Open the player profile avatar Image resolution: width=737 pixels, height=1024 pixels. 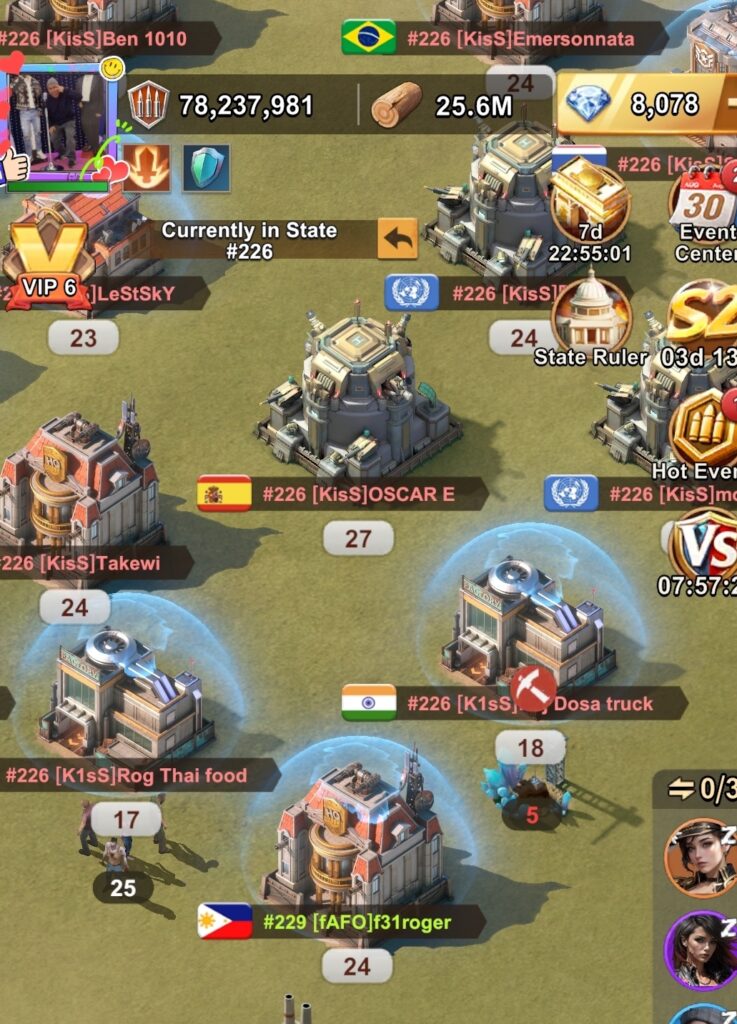[x=60, y=118]
